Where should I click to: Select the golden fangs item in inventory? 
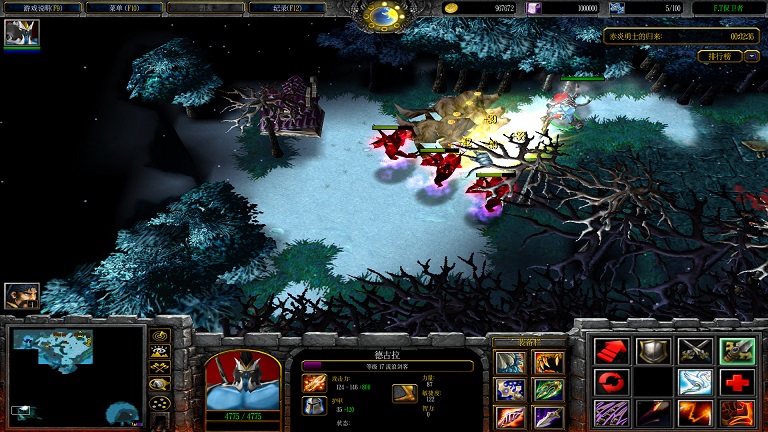coord(548,361)
